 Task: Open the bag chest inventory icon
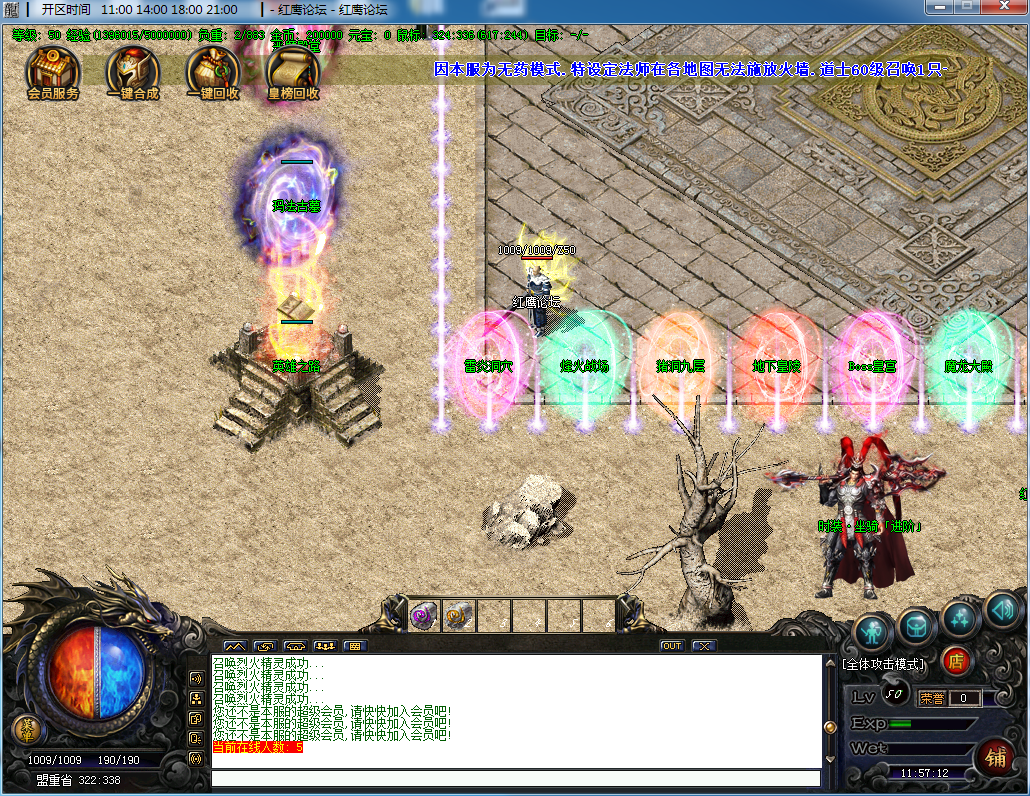click(x=916, y=626)
